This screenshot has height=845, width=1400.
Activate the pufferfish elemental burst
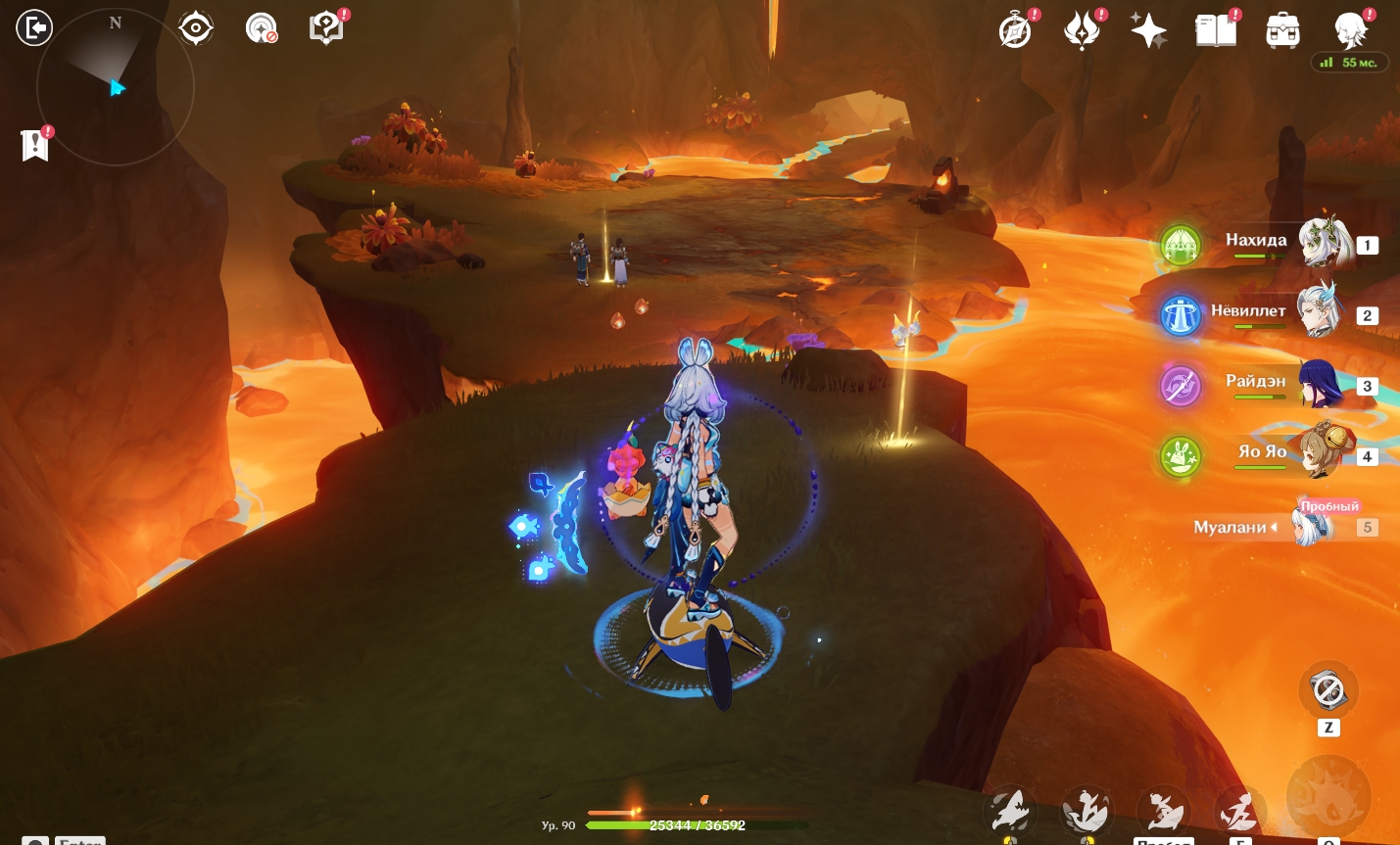pos(1328,793)
